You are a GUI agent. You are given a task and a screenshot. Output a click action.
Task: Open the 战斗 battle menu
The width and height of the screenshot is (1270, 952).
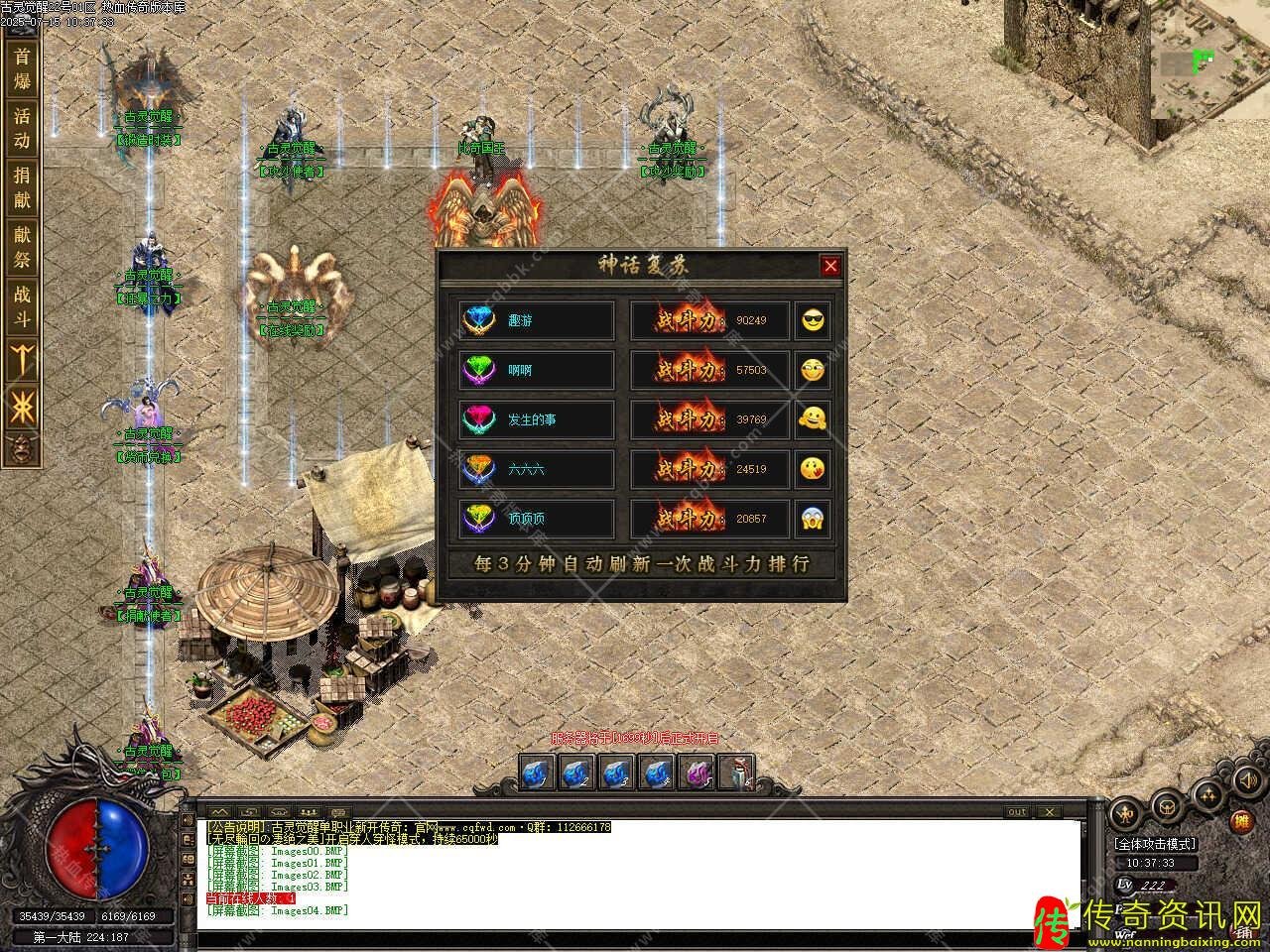(x=22, y=306)
